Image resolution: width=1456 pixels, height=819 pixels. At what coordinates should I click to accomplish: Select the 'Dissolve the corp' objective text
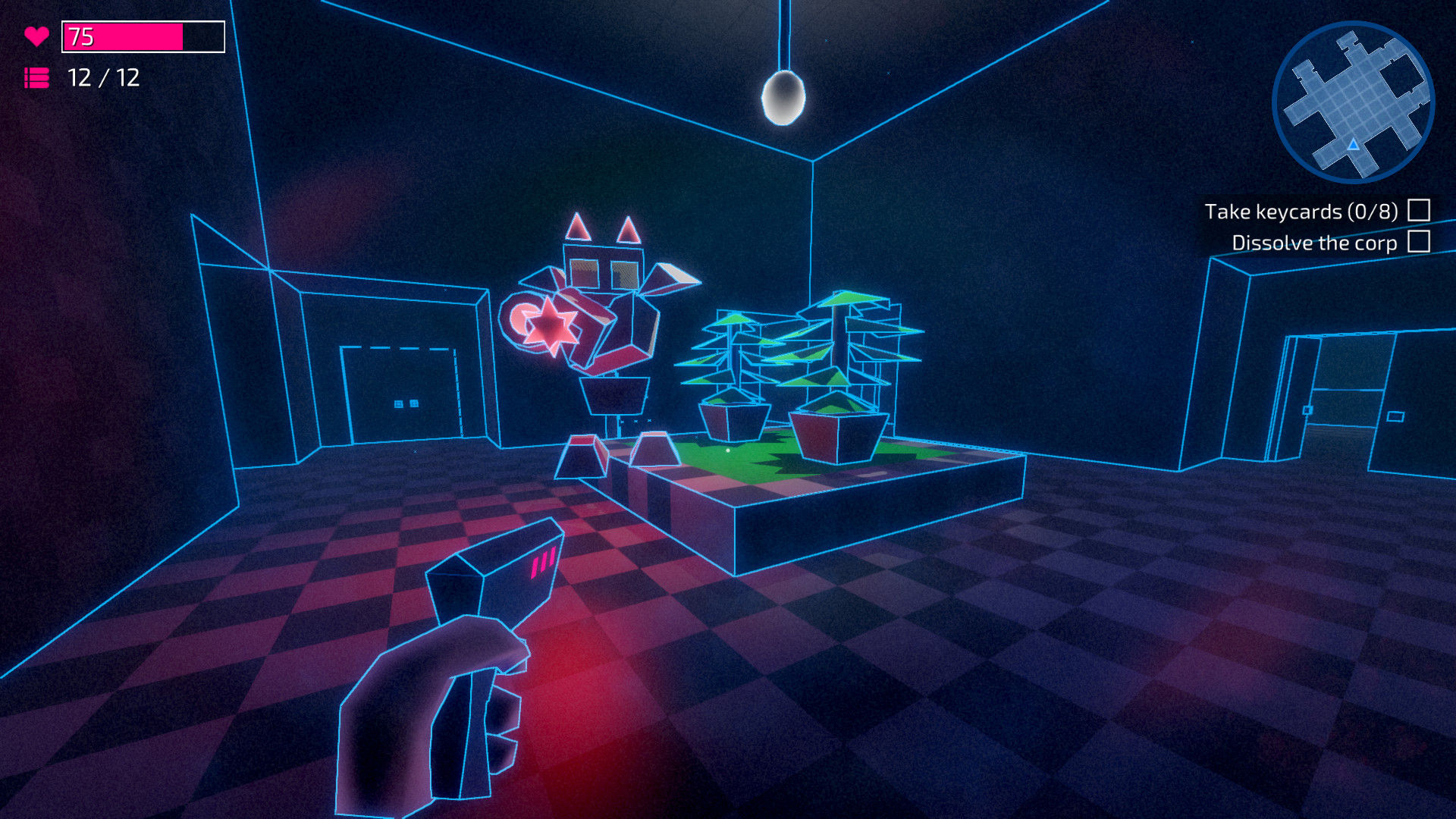[1313, 243]
